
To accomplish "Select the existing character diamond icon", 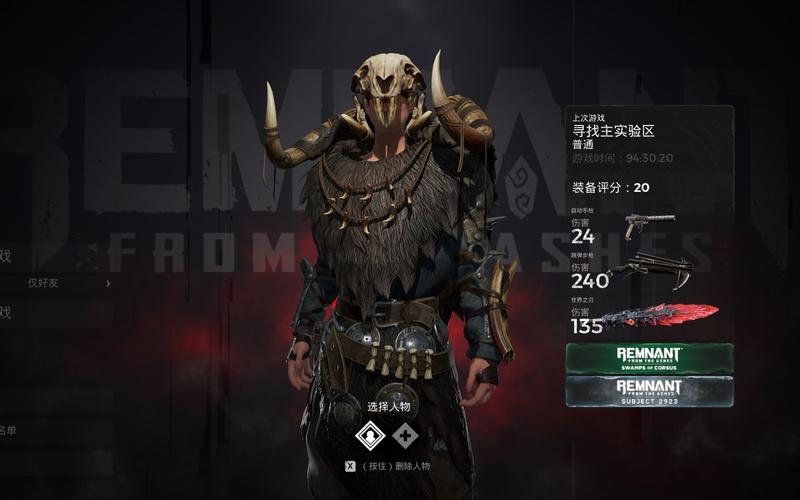I will coord(371,436).
